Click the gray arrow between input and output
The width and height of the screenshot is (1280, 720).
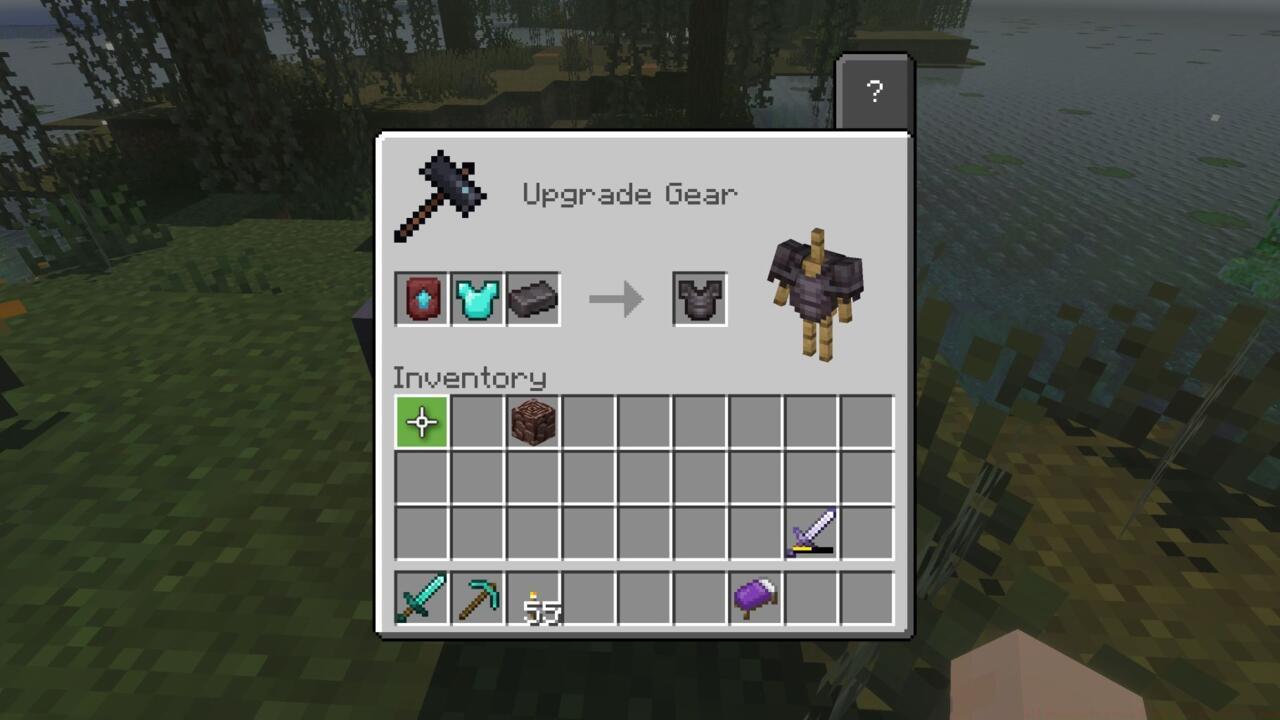617,298
